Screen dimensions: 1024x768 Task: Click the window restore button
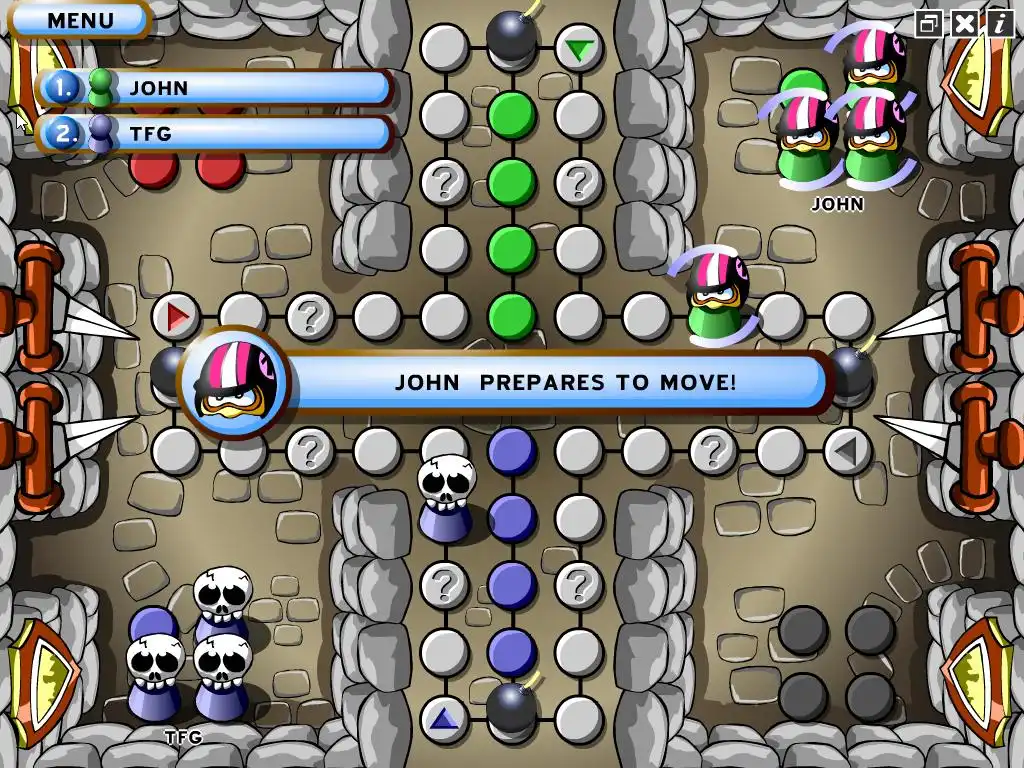(930, 23)
